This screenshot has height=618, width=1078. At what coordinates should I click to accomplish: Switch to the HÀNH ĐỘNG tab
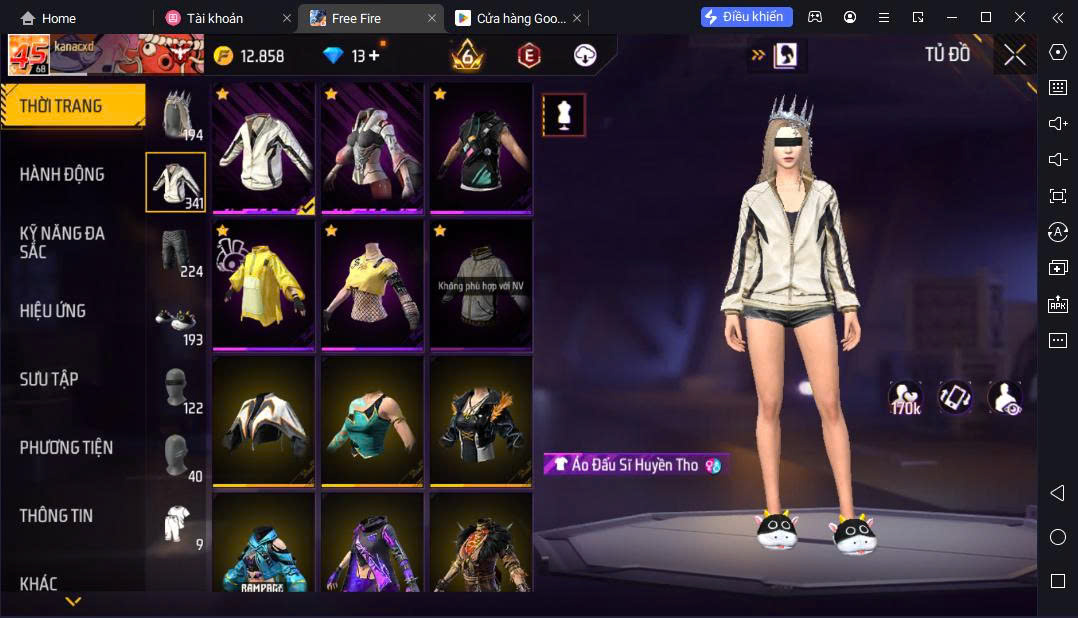click(x=62, y=174)
